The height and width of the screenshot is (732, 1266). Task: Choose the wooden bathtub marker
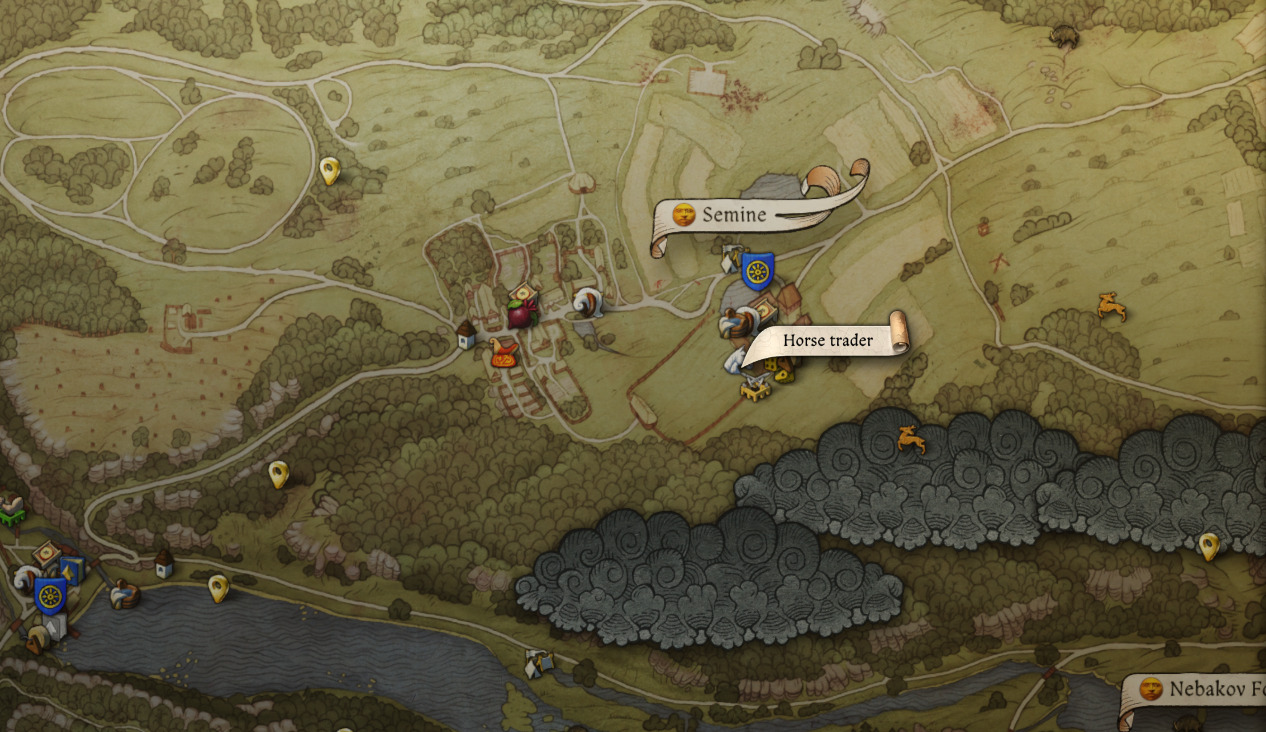click(124, 594)
